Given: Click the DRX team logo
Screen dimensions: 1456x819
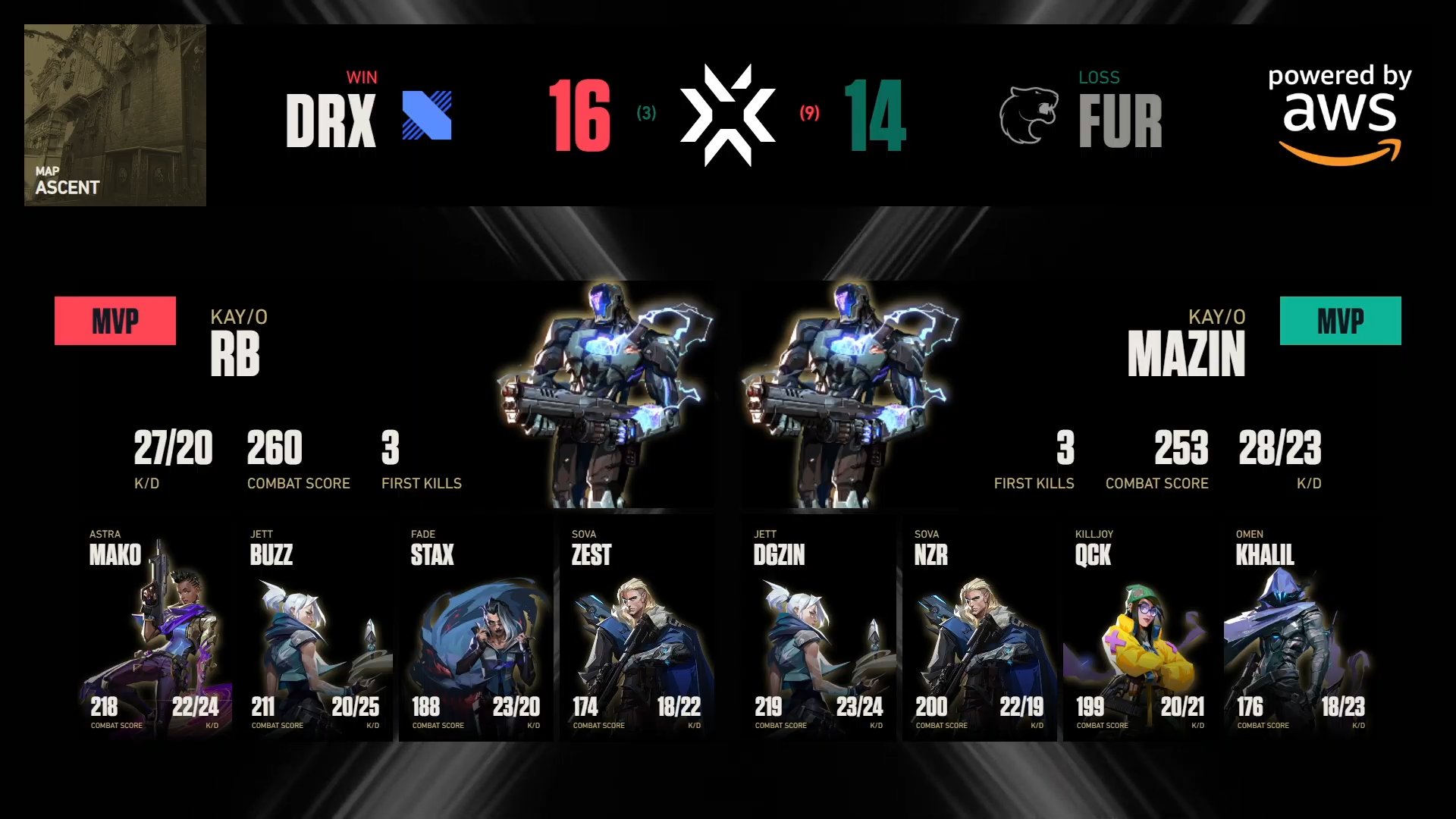Looking at the screenshot, I should coord(428,115).
